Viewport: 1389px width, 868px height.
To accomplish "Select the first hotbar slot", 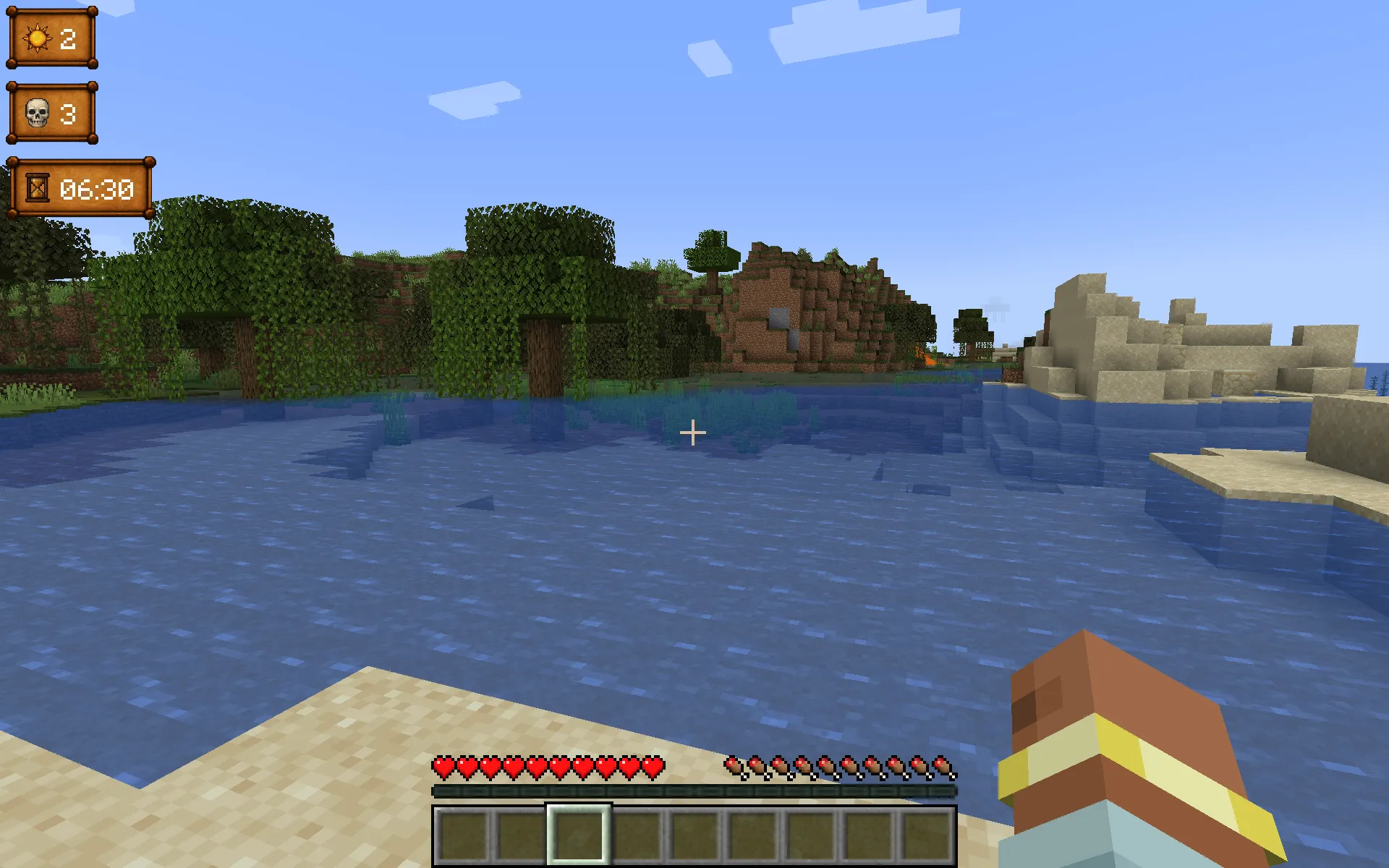I will [463, 833].
